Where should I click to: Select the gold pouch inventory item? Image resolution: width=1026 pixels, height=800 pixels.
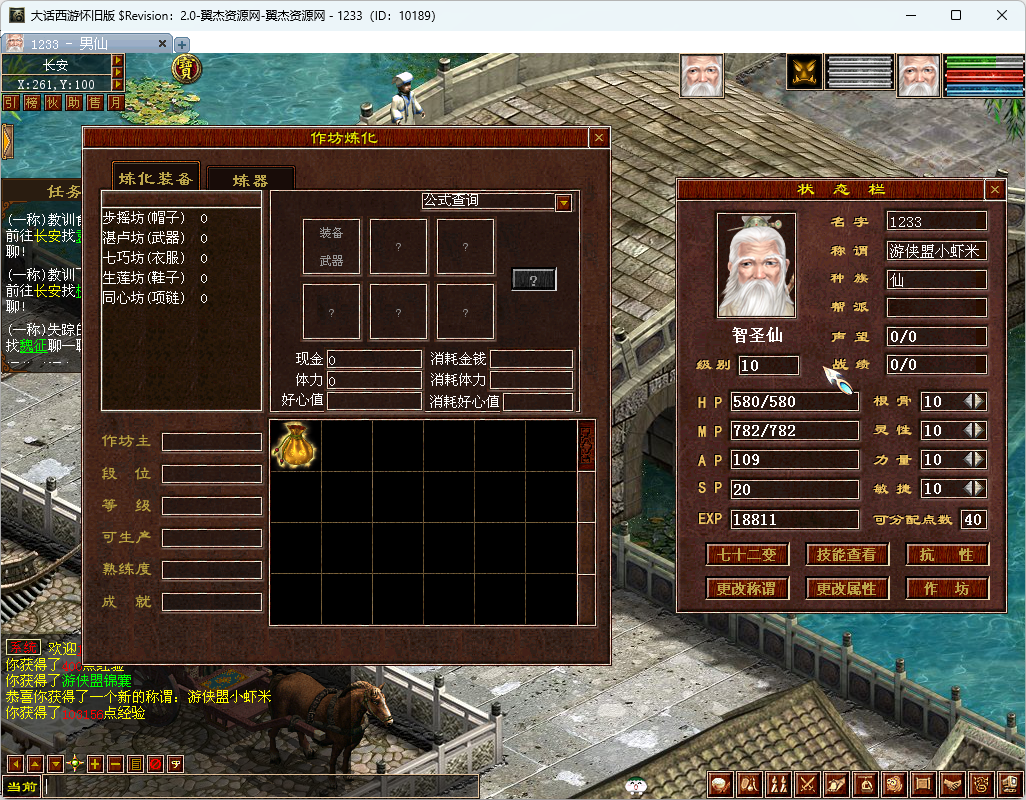(295, 445)
